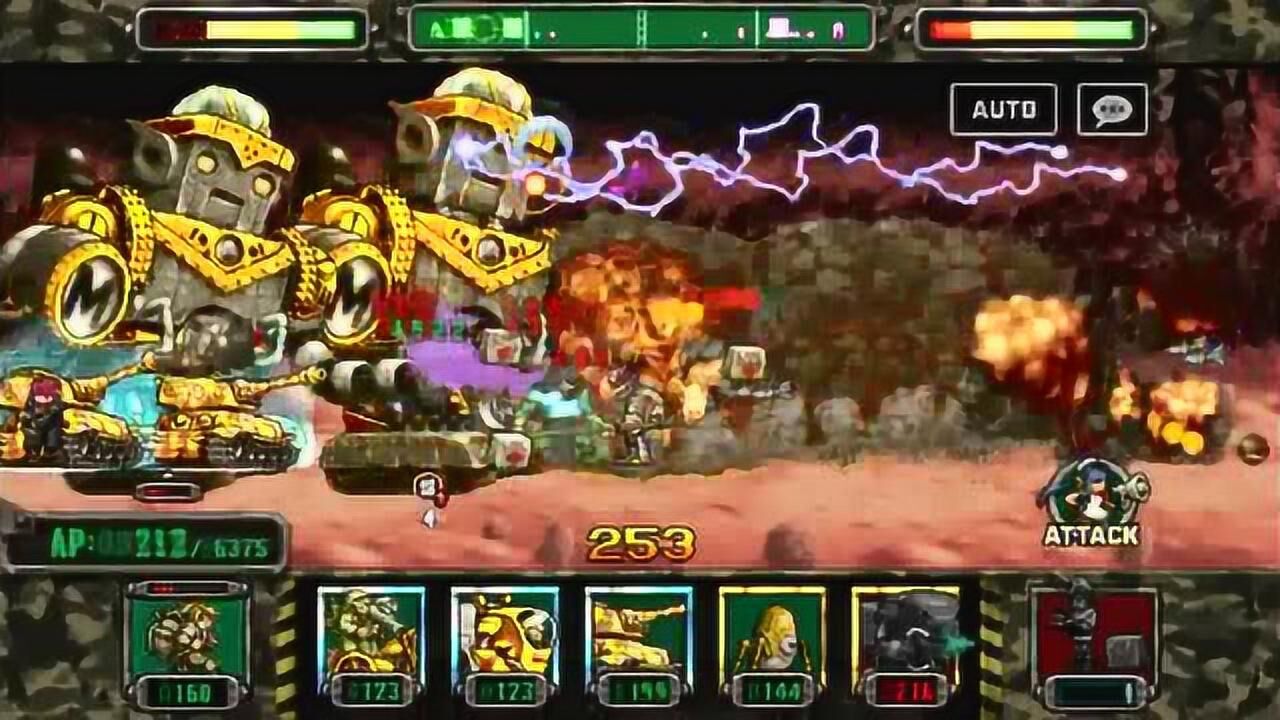Open the chat speech bubble button
This screenshot has height=720, width=1280.
pos(1112,109)
